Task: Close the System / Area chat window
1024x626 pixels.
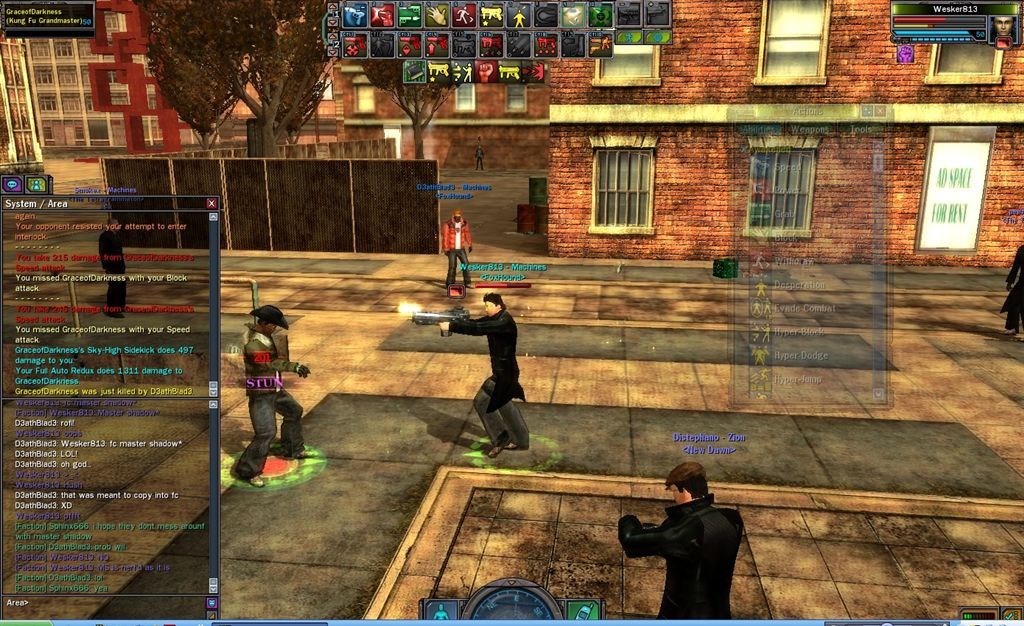Action: [x=211, y=204]
